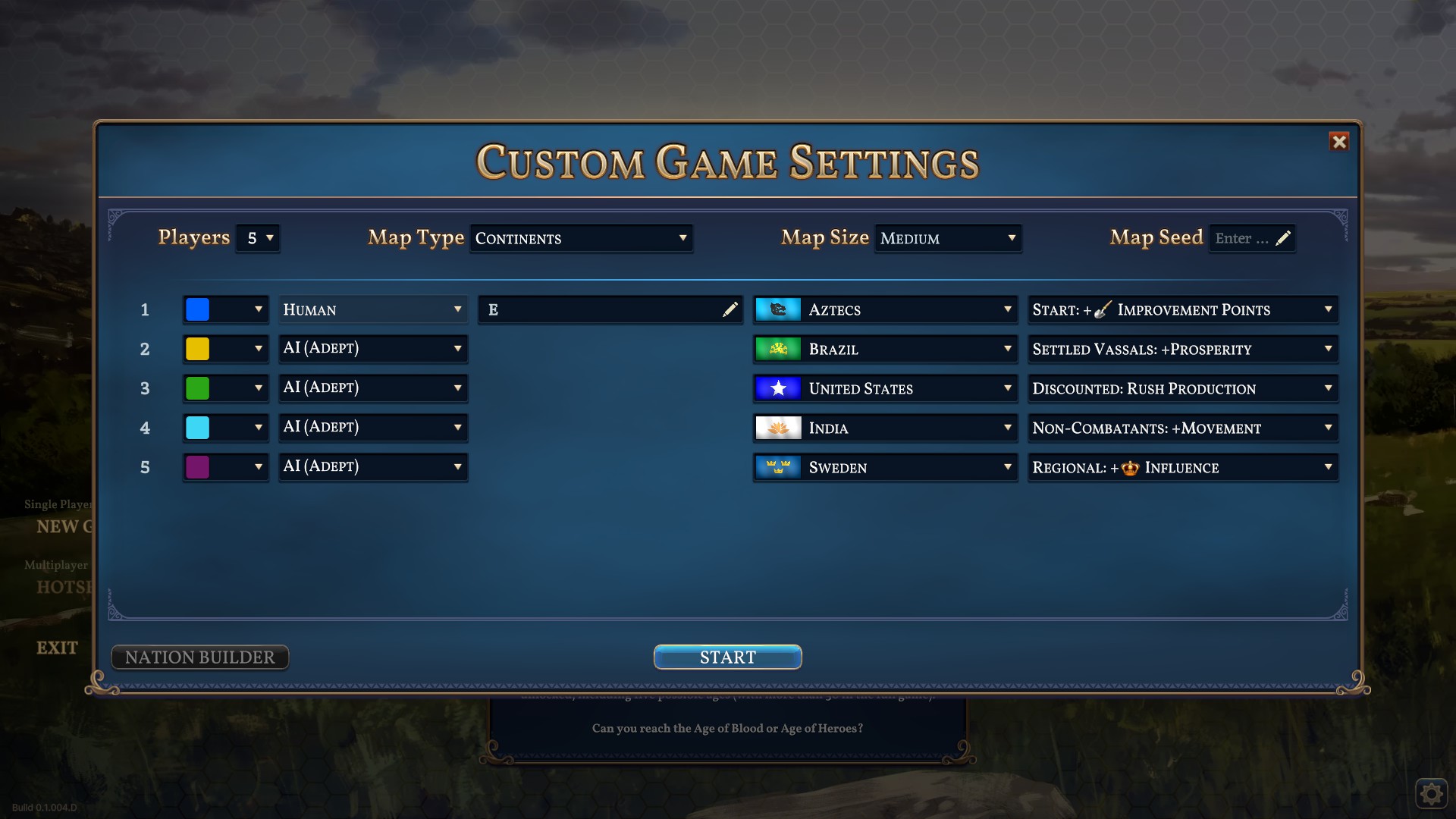The image size is (1456, 819).
Task: Change player 2 from AI Adept
Action: [373, 349]
